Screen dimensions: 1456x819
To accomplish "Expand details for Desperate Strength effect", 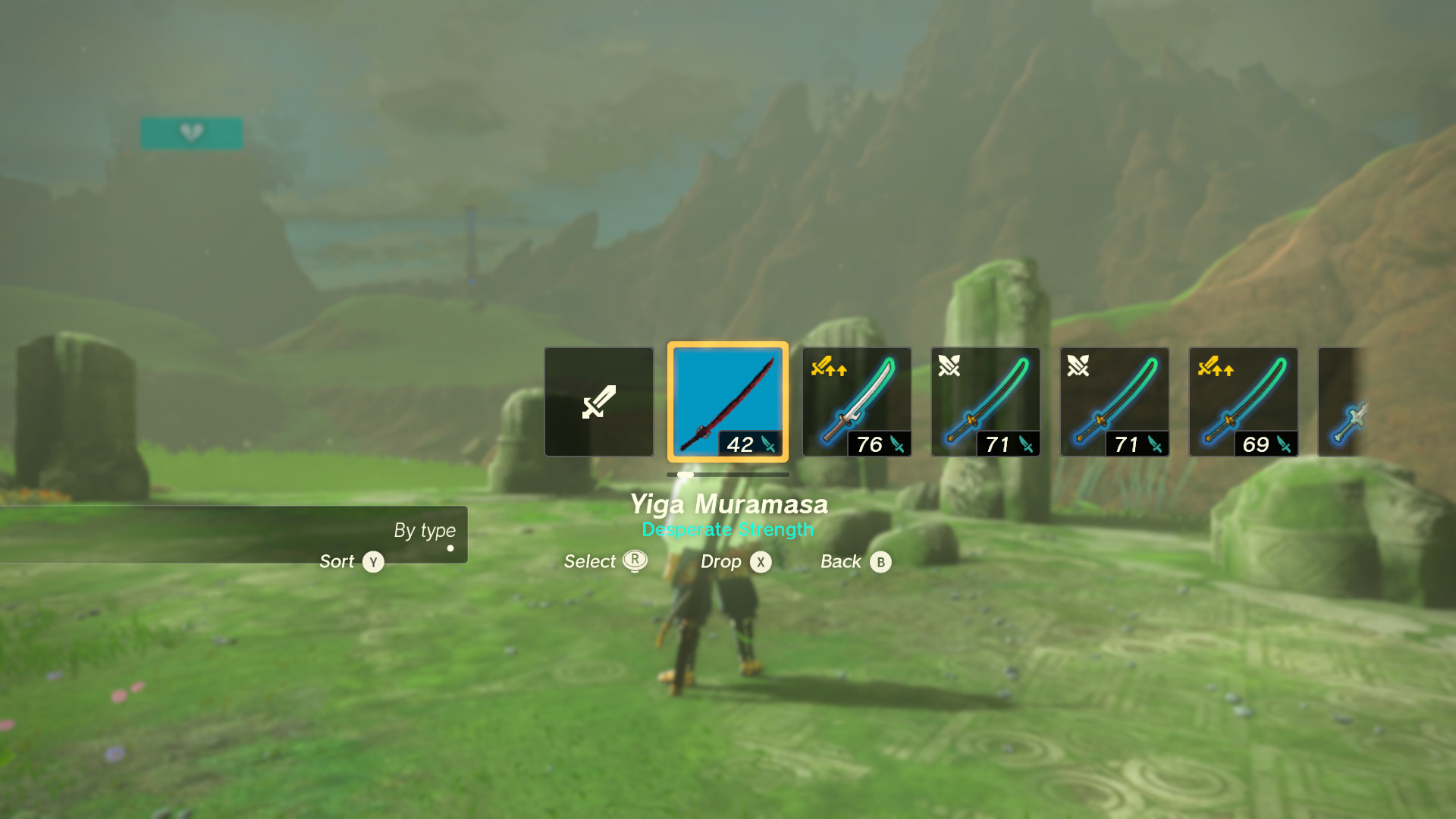I will pos(727,529).
